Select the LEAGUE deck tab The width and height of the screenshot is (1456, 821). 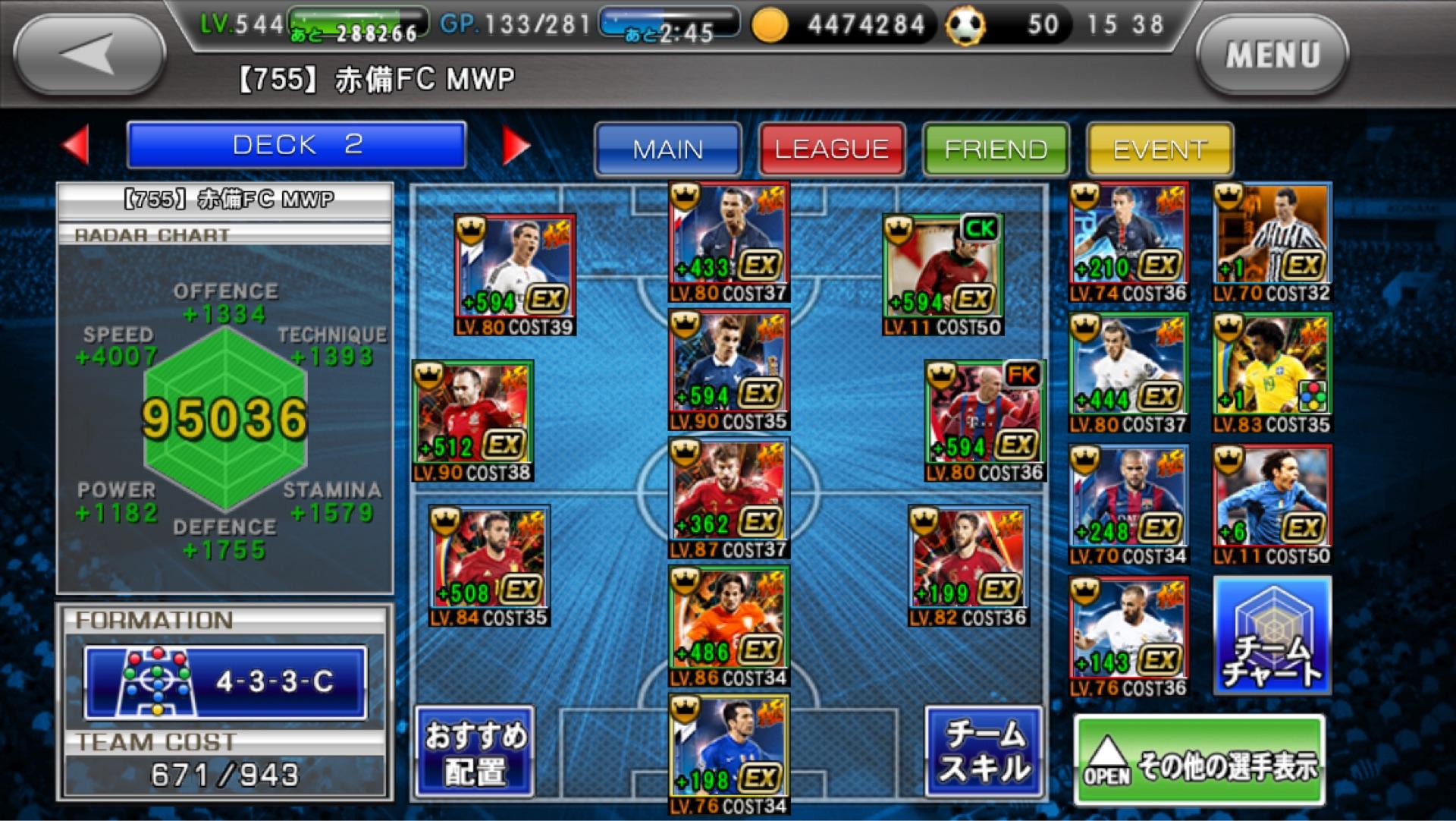tap(831, 149)
